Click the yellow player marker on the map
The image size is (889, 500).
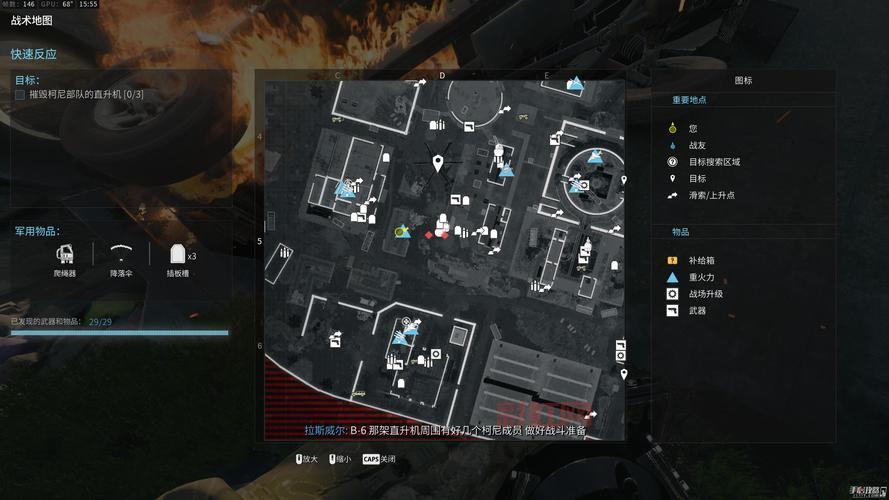tap(399, 232)
